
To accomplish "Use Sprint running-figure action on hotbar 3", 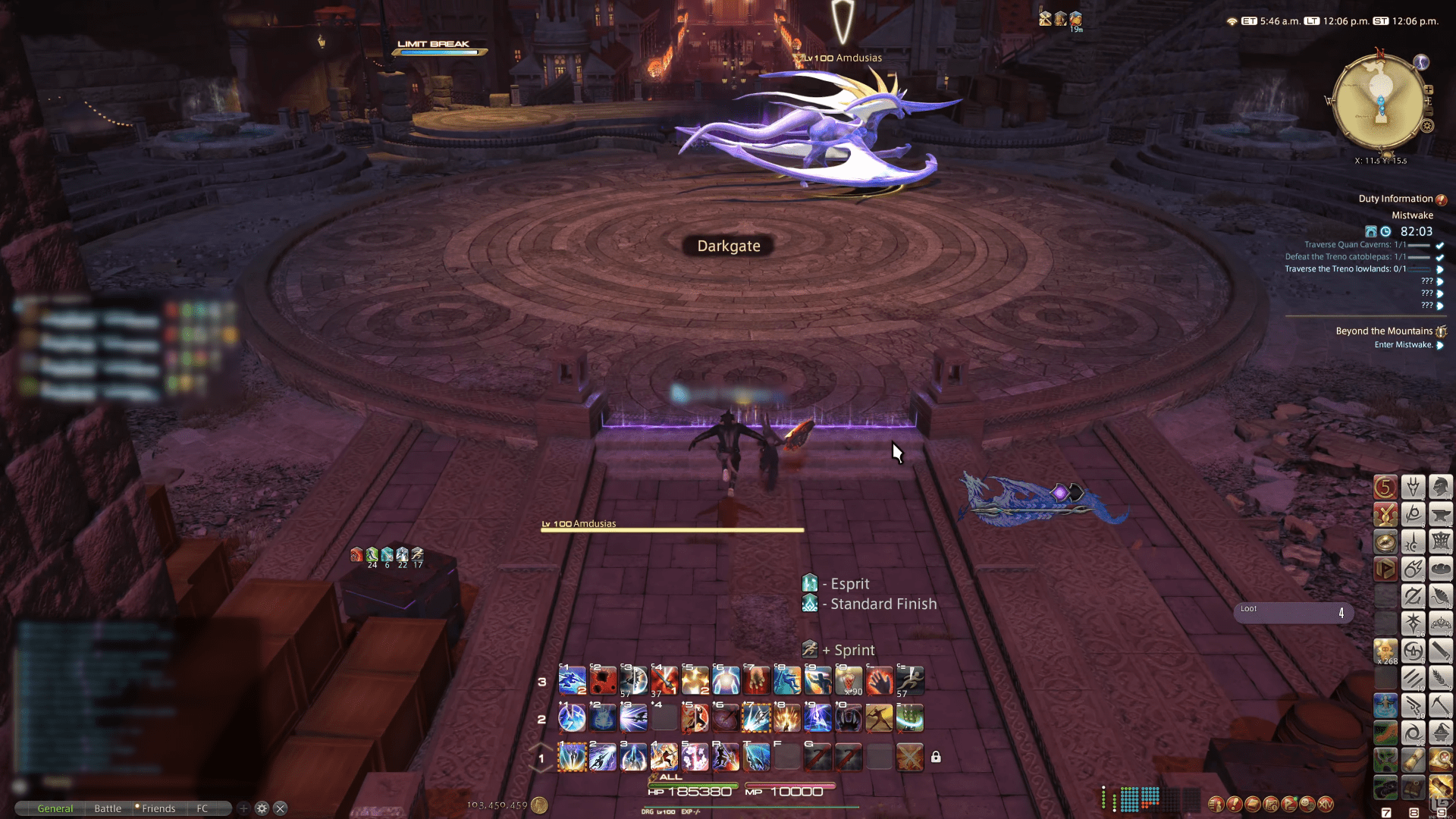I will click(909, 680).
